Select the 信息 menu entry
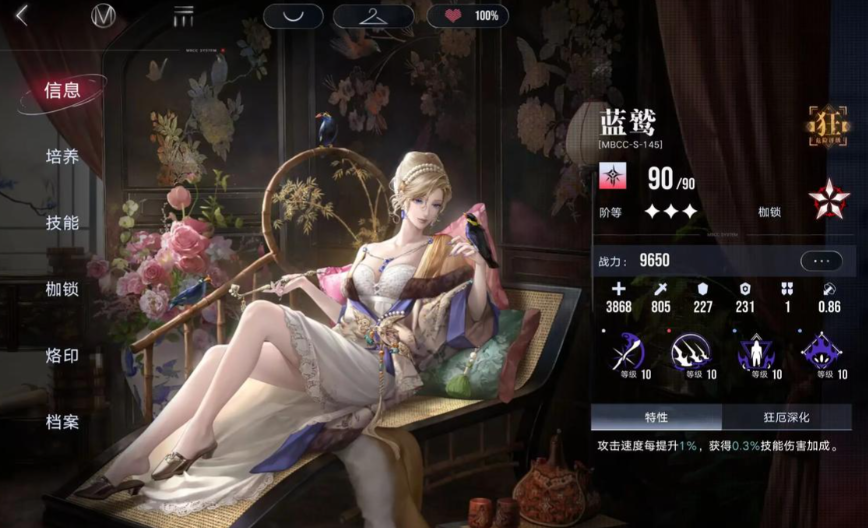The image size is (868, 528). coord(62,90)
